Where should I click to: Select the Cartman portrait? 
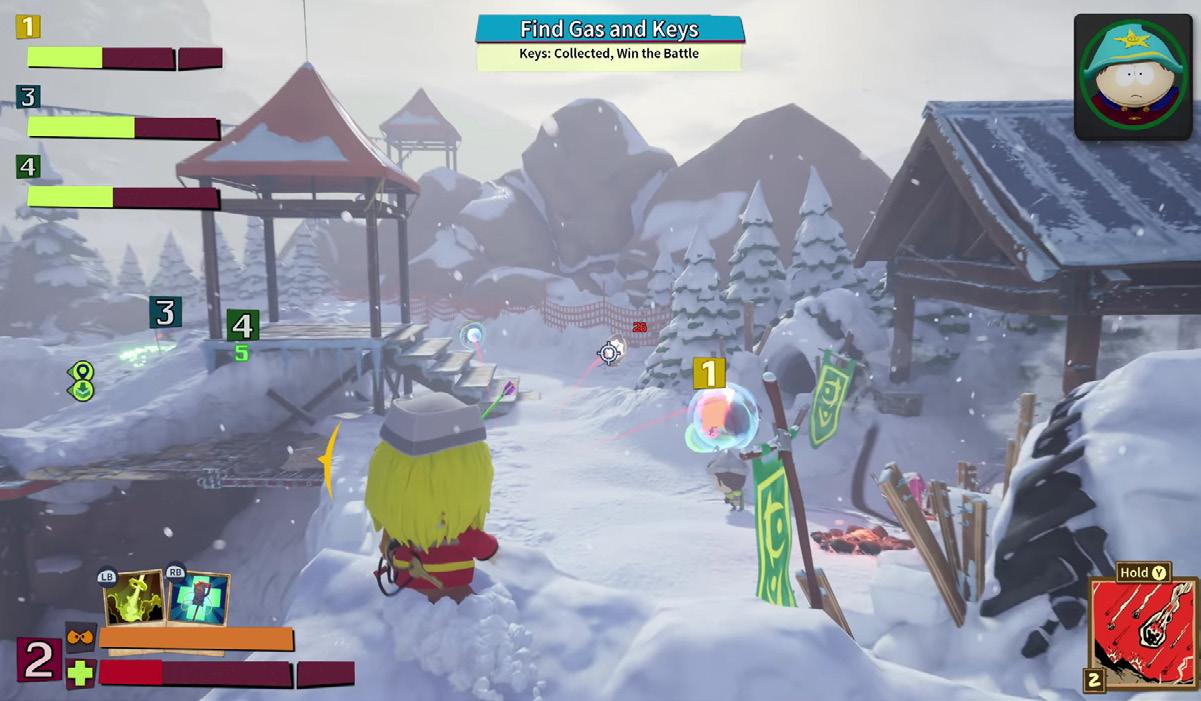pyautogui.click(x=1133, y=77)
